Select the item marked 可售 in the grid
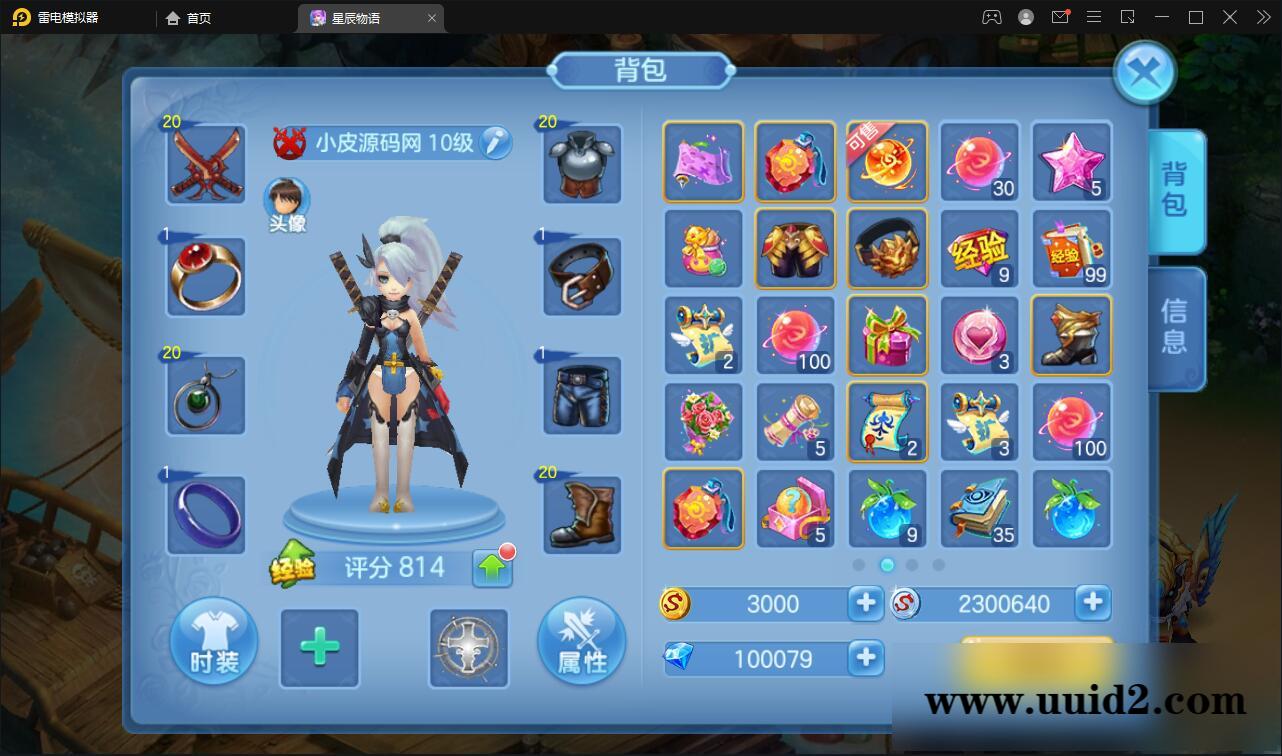 click(887, 161)
